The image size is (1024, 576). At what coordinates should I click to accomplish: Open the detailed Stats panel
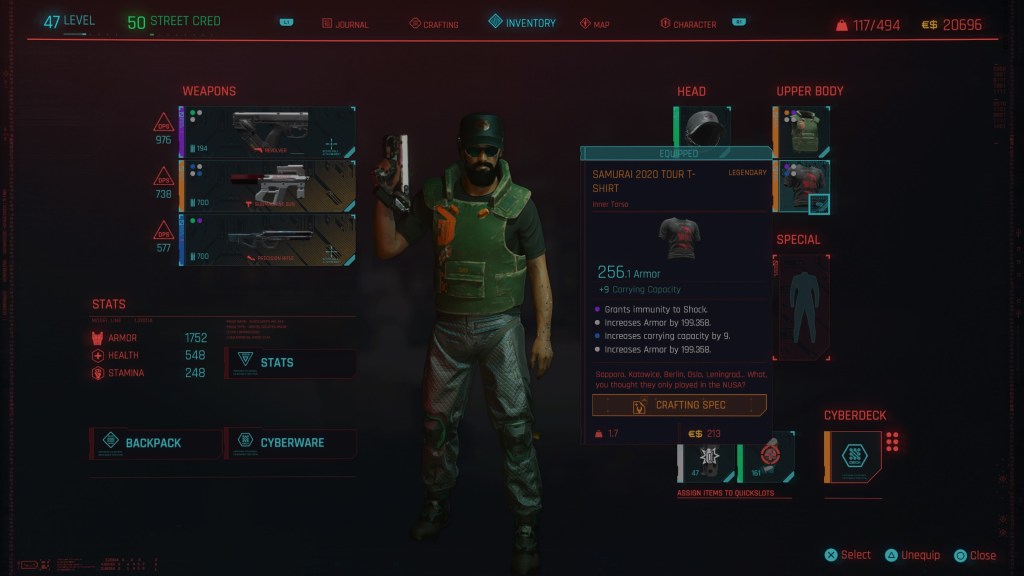pos(291,361)
